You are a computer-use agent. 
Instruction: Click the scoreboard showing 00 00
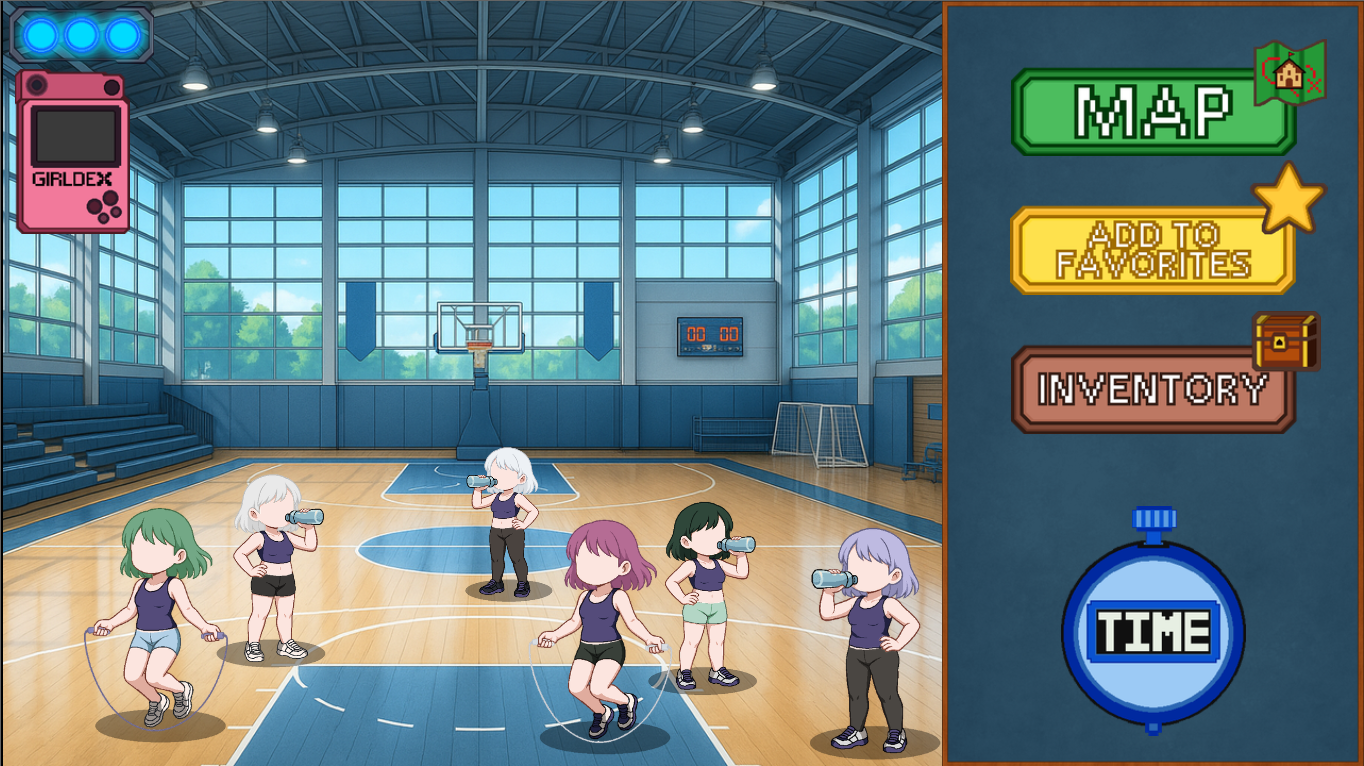coord(712,336)
